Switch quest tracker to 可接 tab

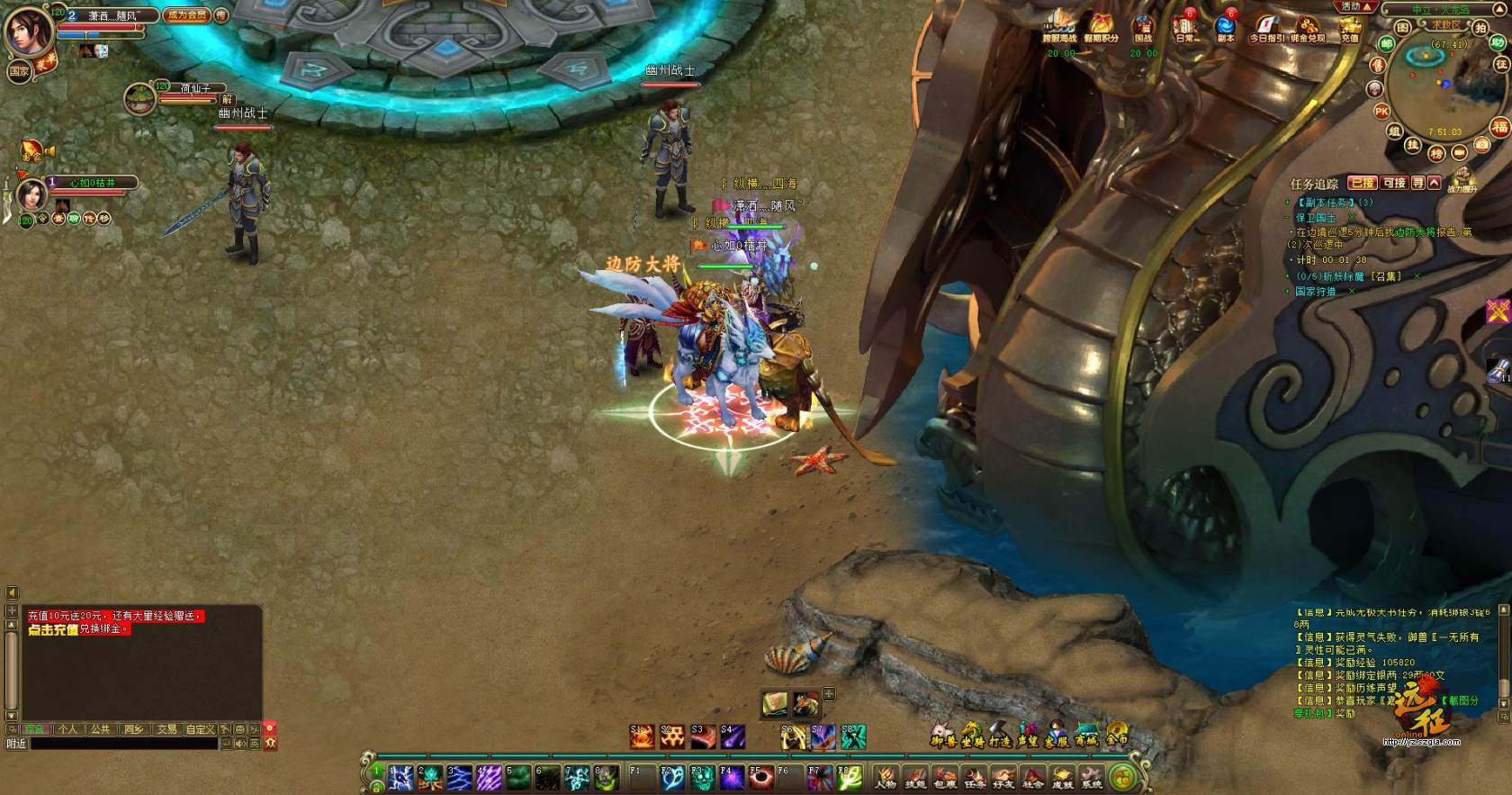(x=1394, y=183)
